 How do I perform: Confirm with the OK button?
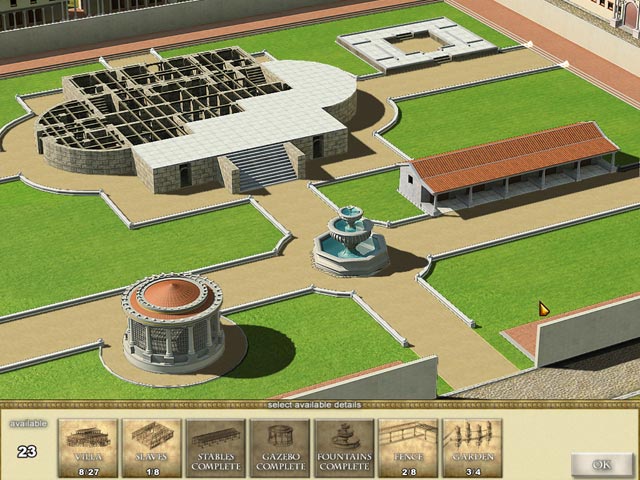[602, 464]
